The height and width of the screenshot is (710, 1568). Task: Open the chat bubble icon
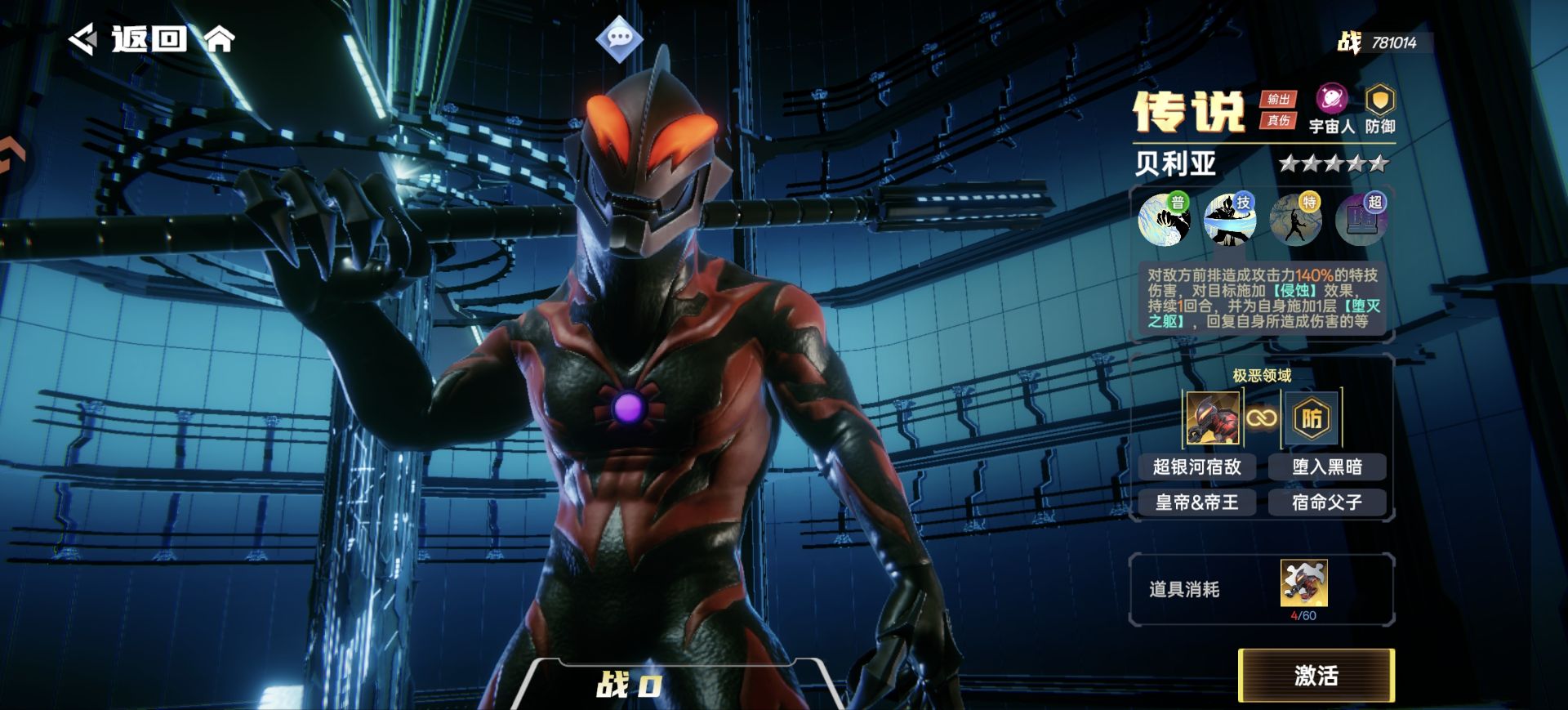point(619,38)
